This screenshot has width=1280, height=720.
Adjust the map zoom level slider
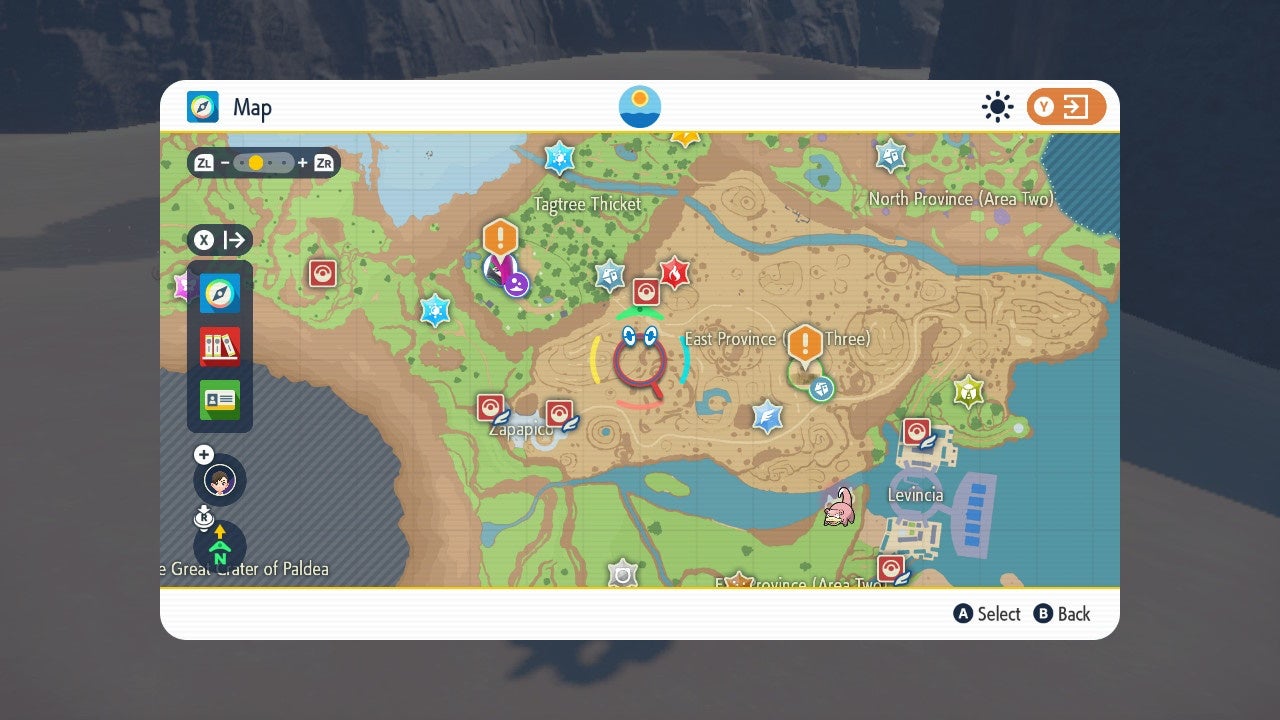point(264,161)
